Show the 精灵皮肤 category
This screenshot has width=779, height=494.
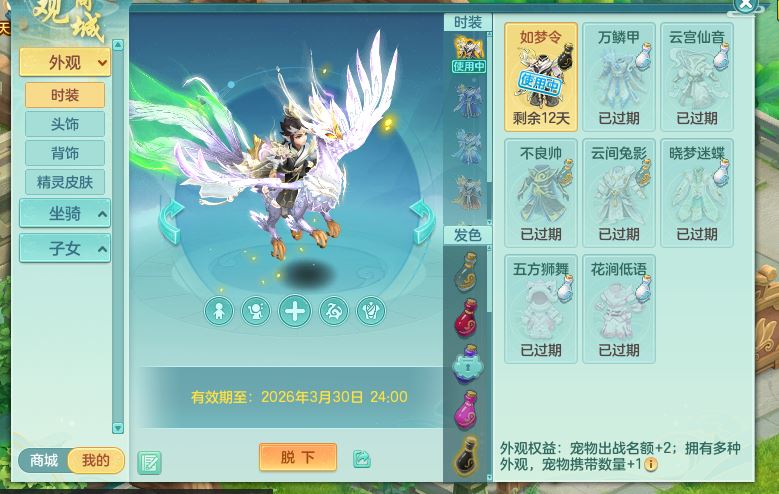(65, 182)
